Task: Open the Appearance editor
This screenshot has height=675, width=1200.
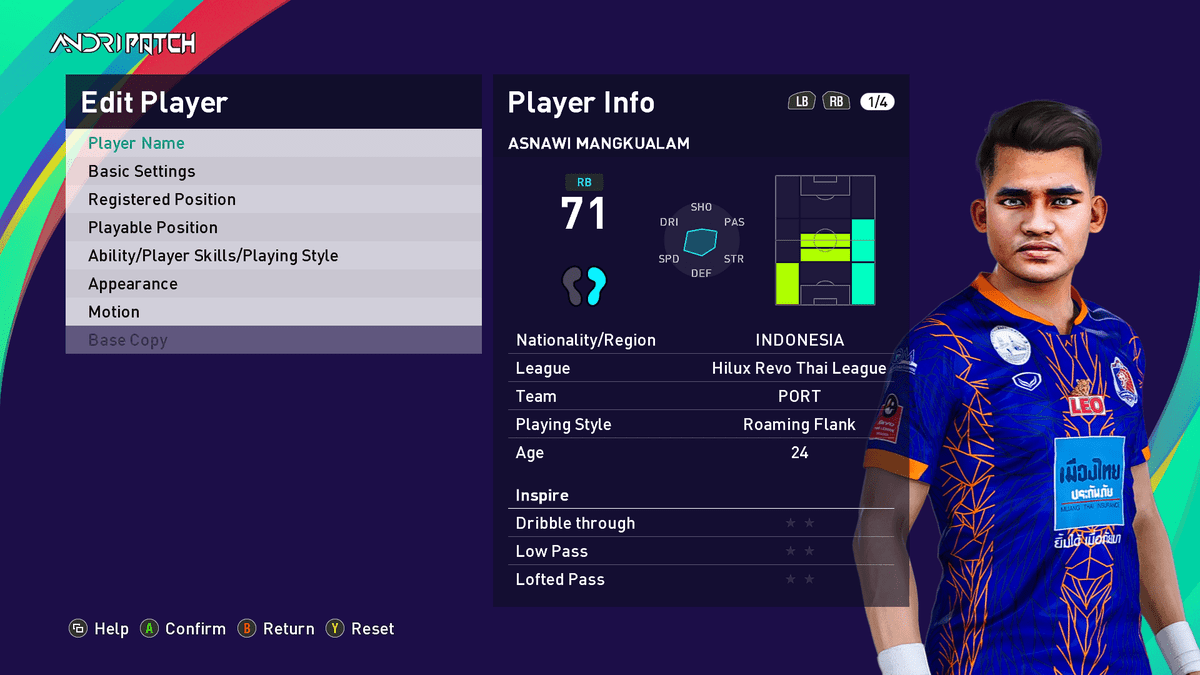Action: pyautogui.click(x=273, y=283)
